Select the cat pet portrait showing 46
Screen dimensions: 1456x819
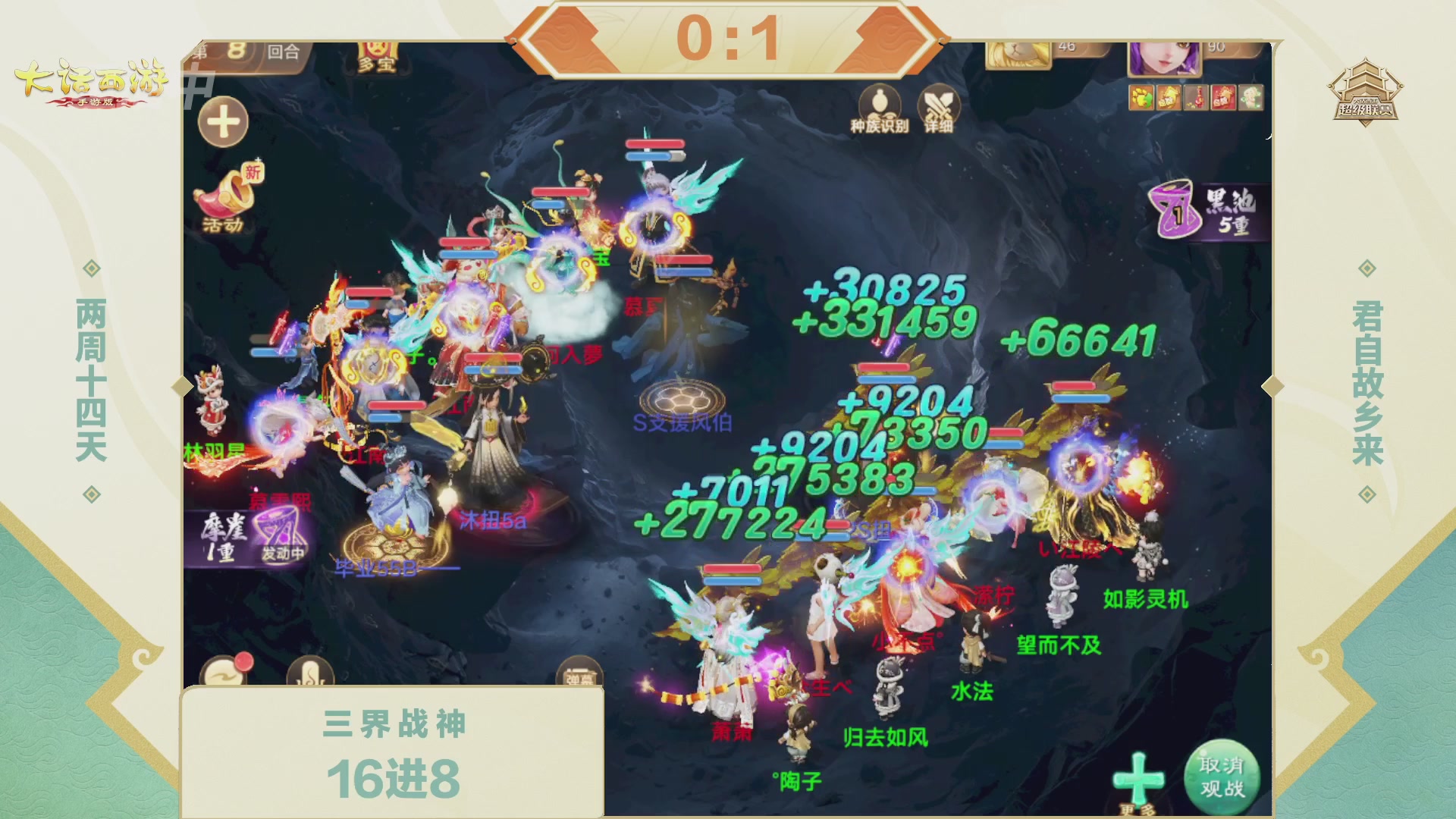(x=1017, y=55)
